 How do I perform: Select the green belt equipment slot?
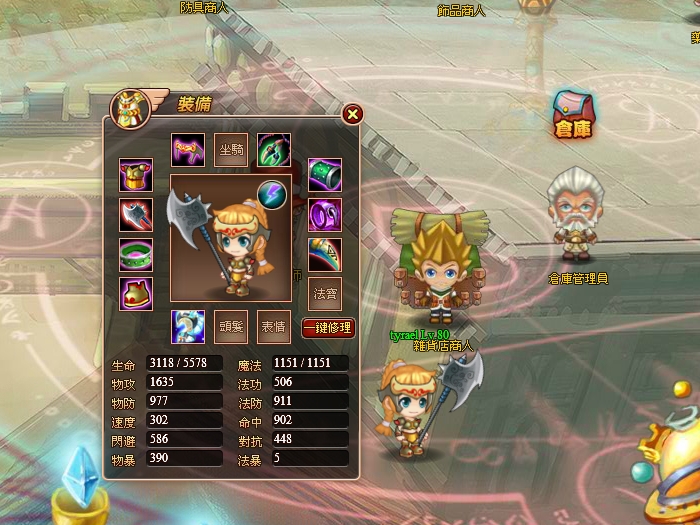[136, 254]
